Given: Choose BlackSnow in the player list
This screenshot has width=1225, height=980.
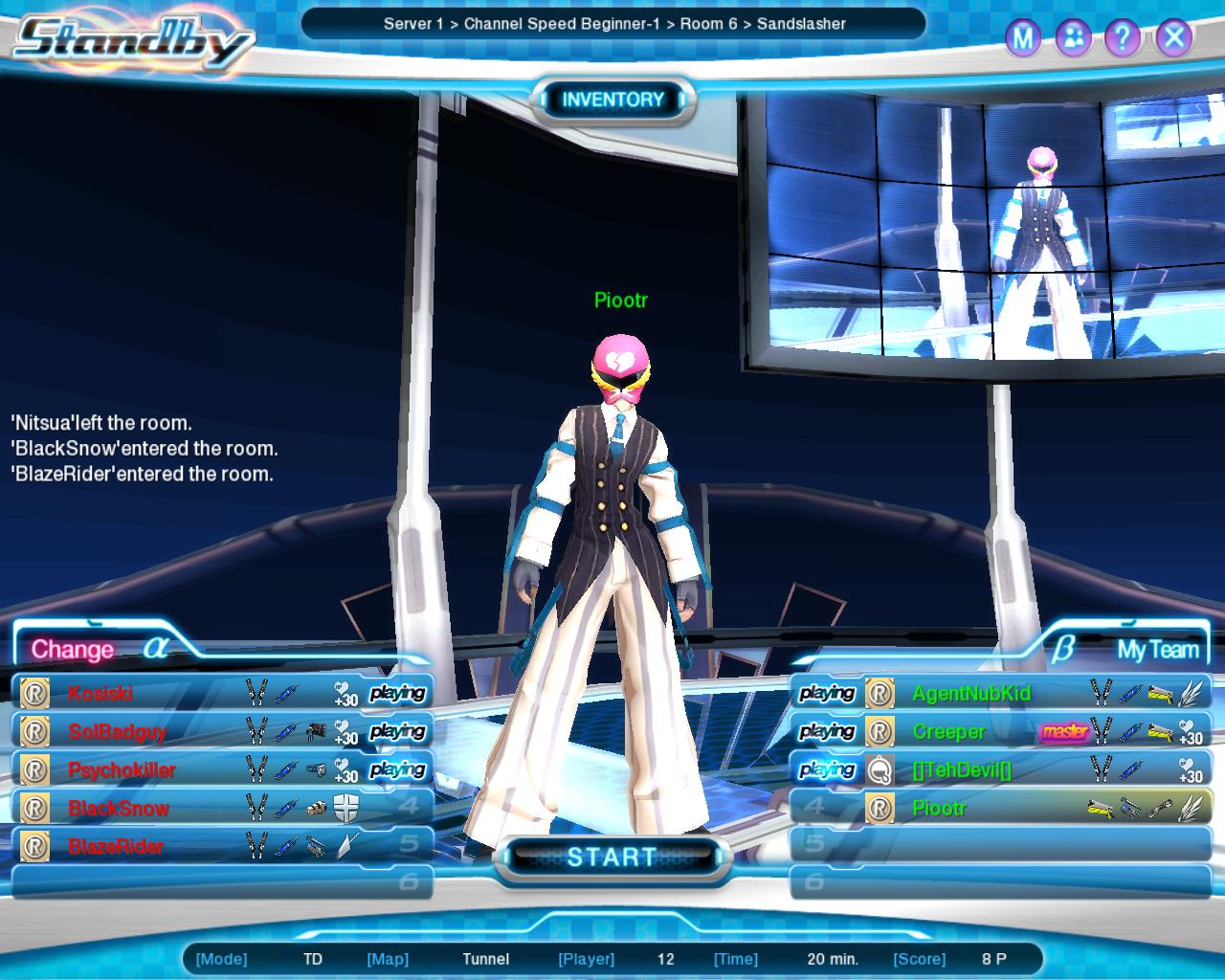Looking at the screenshot, I should tap(118, 808).
